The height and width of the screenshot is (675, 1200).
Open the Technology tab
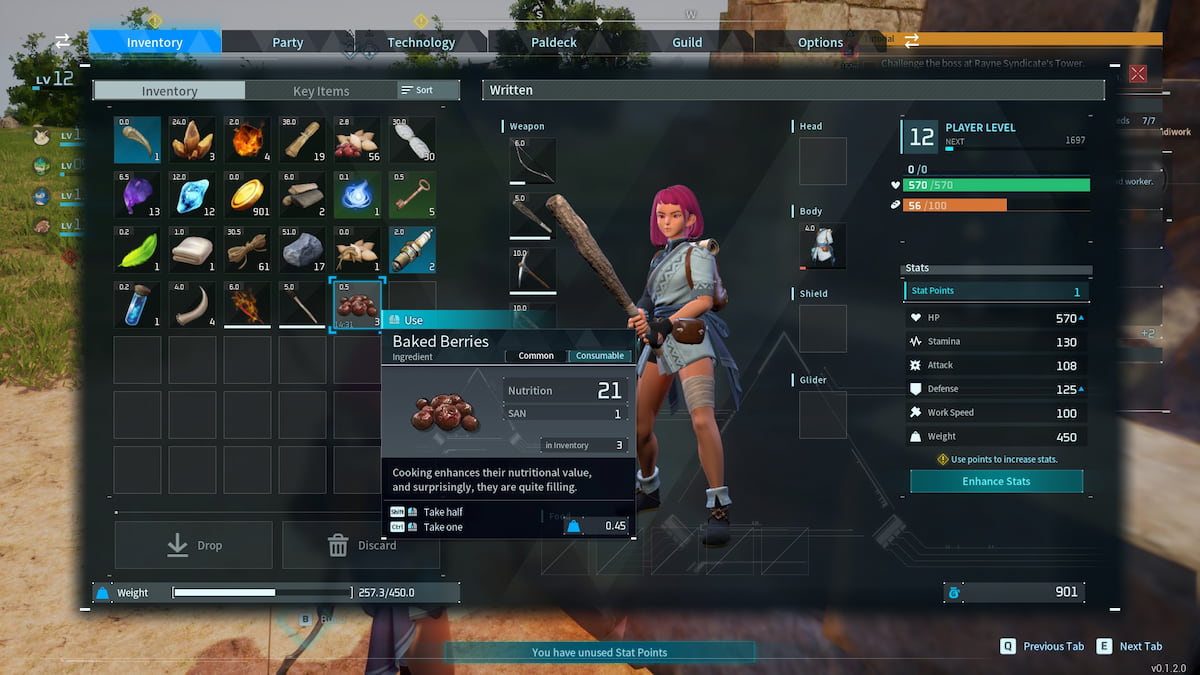point(421,42)
